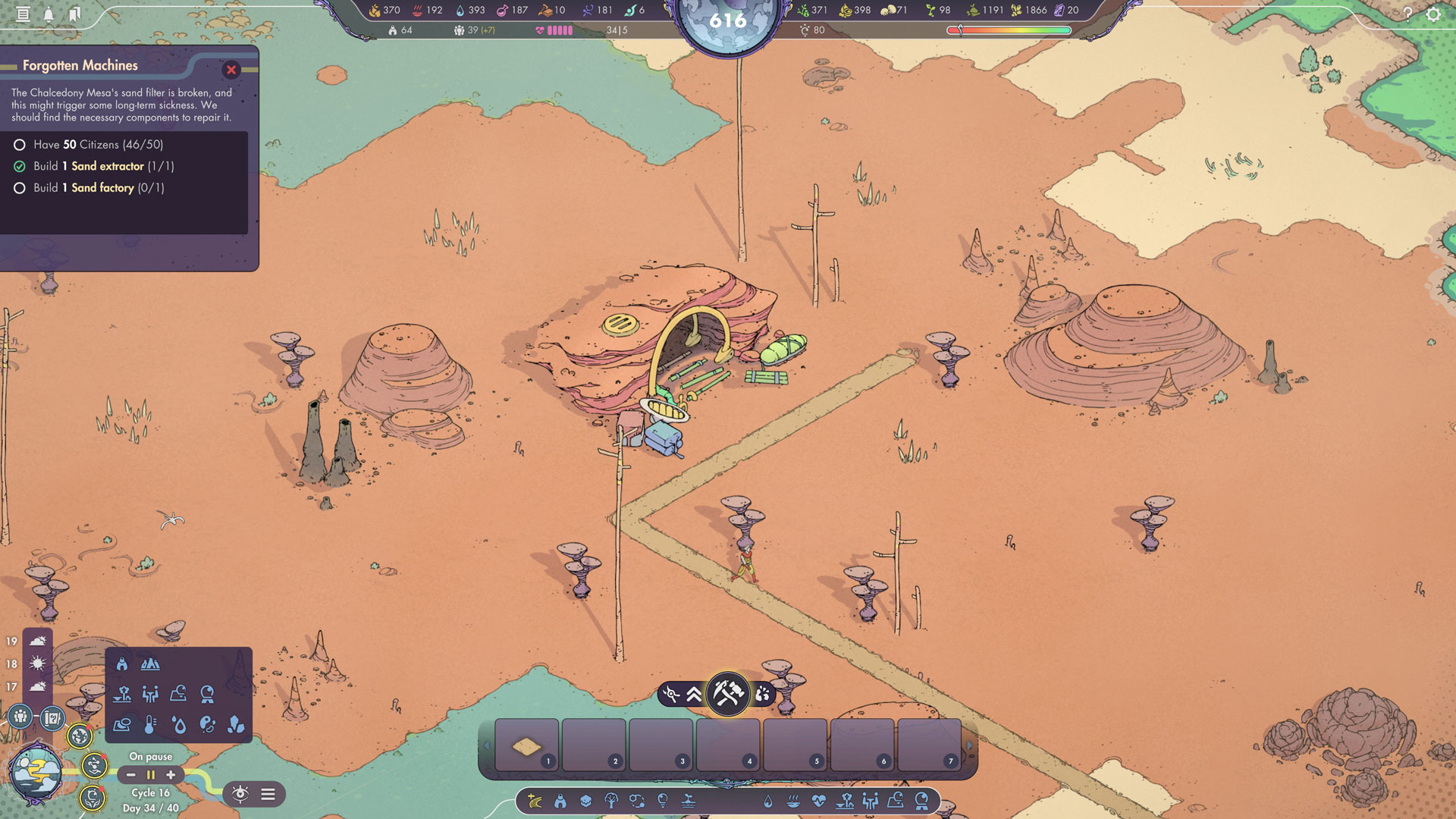Select the path tile in build slot 1
Screen dimensions: 1456x819
click(x=526, y=746)
